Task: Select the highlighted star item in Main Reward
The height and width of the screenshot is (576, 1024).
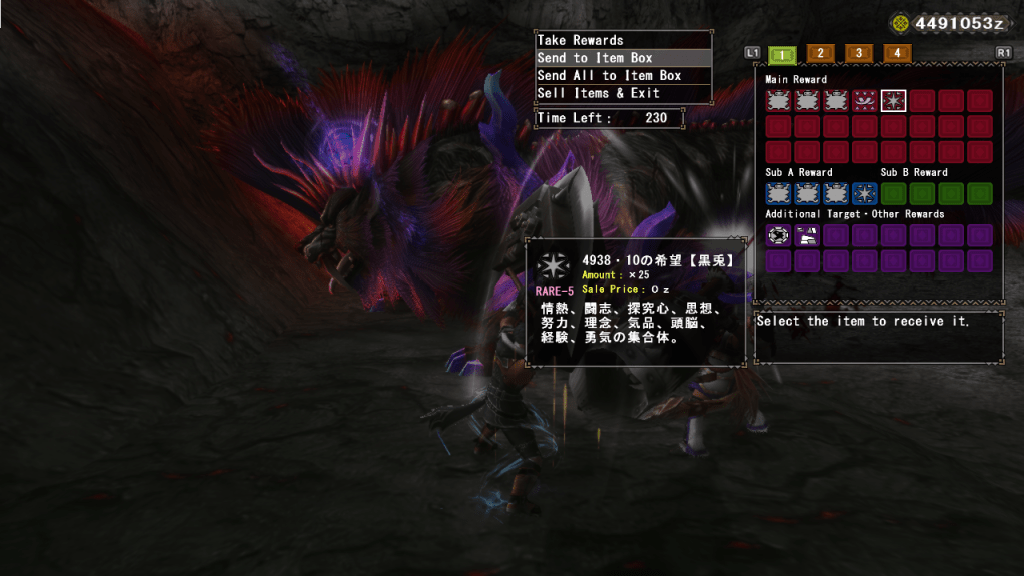Action: click(x=894, y=101)
